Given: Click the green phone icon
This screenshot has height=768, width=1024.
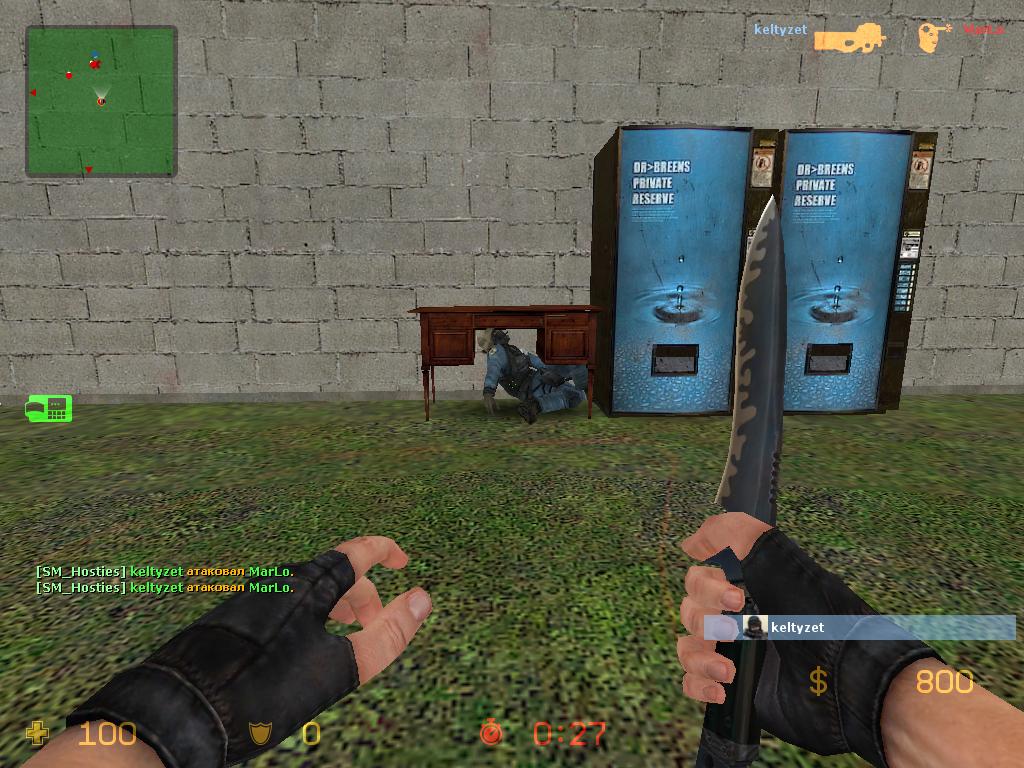Looking at the screenshot, I should [x=49, y=408].
